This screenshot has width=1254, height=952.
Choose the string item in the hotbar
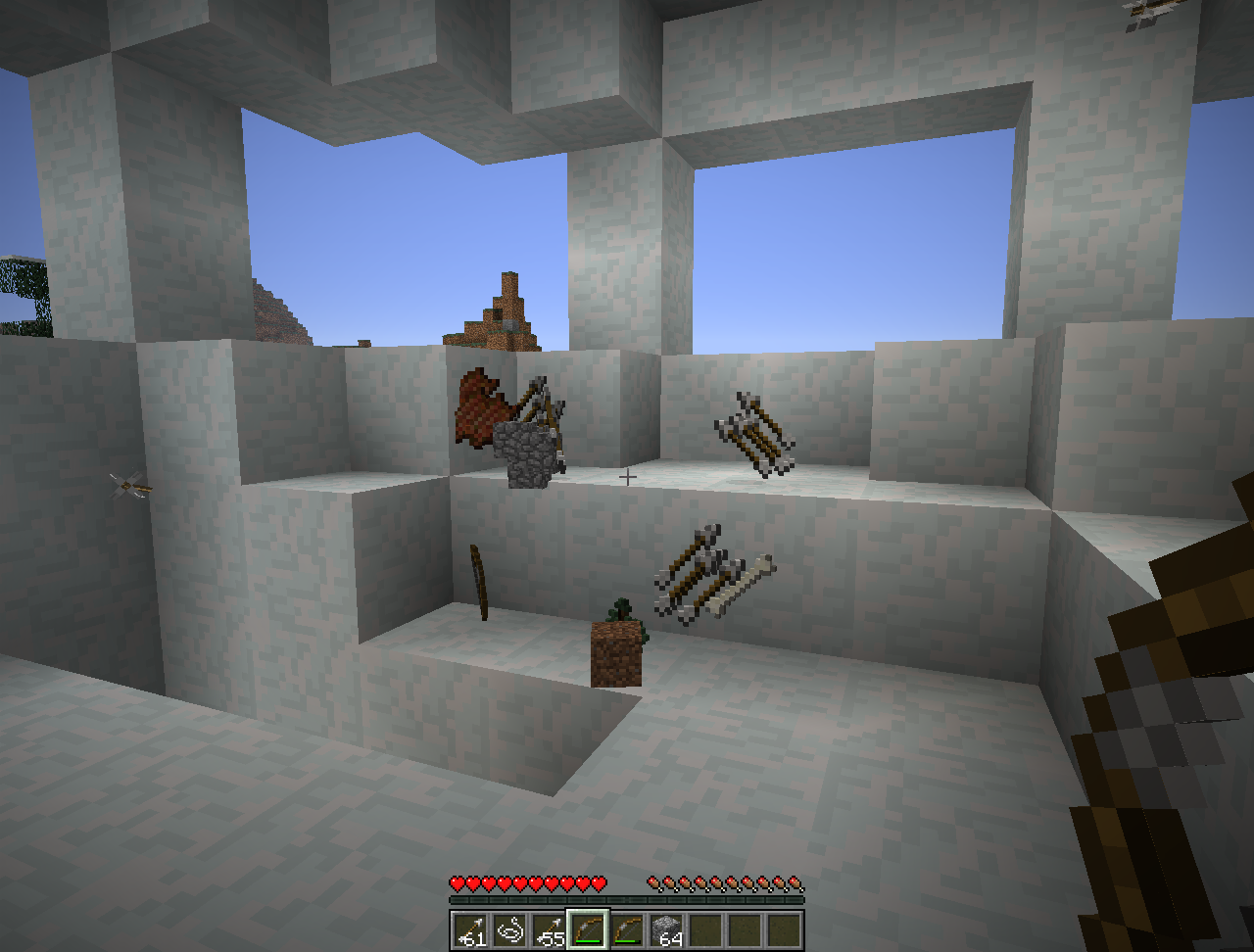[509, 929]
